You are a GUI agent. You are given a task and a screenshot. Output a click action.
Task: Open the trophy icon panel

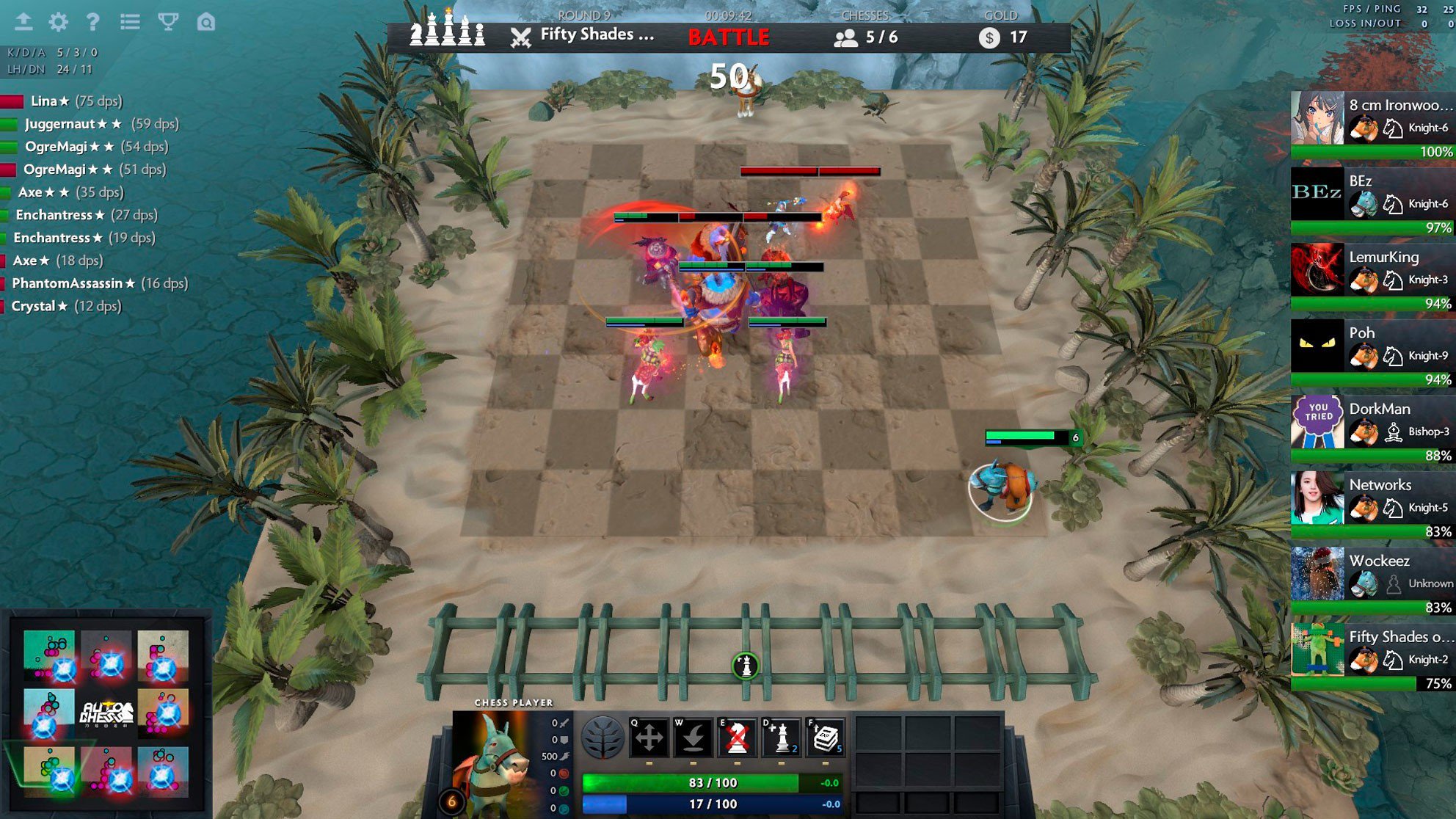point(168,22)
